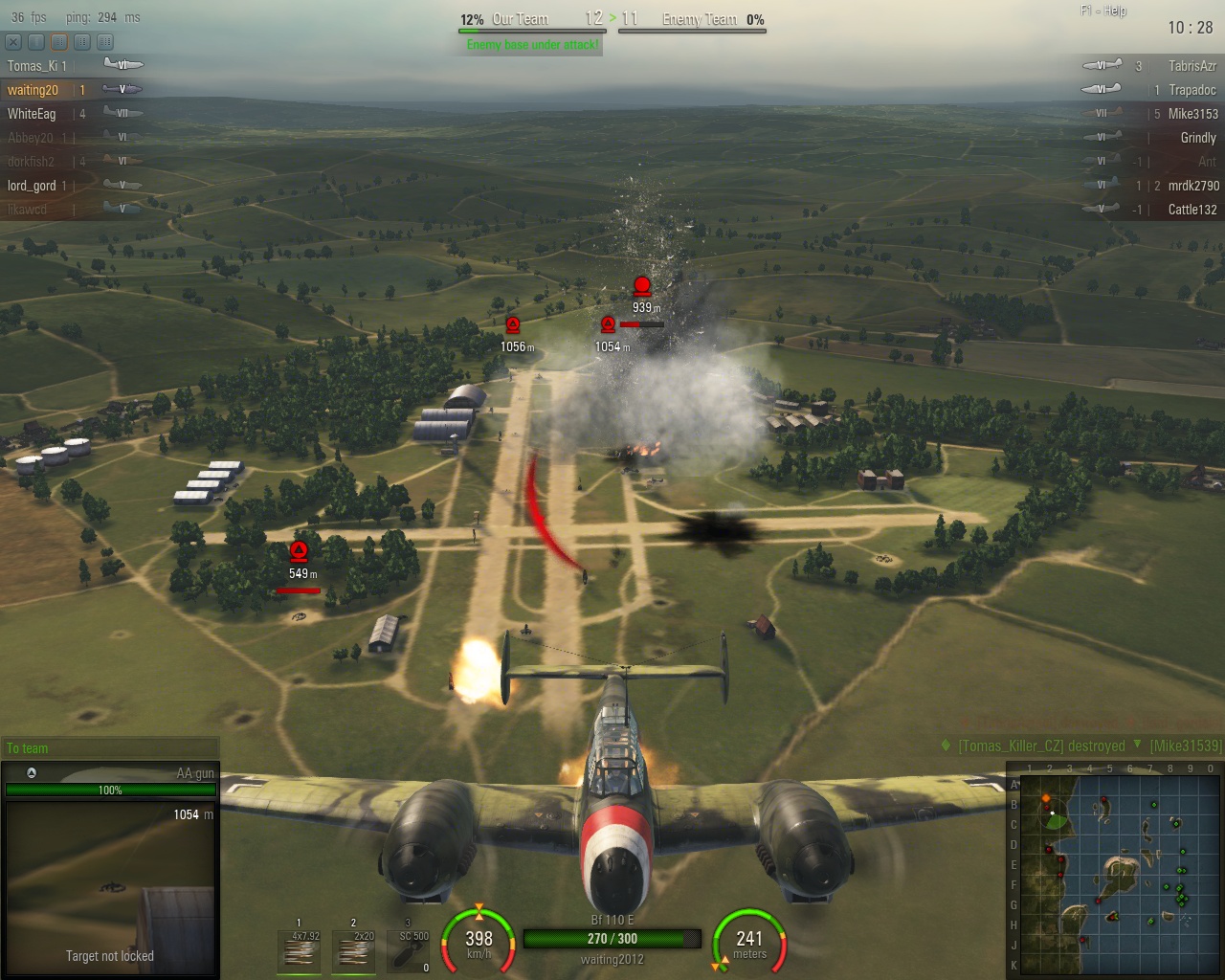
Task: Select player lord_gord in the allied team list
Action: tap(32, 186)
